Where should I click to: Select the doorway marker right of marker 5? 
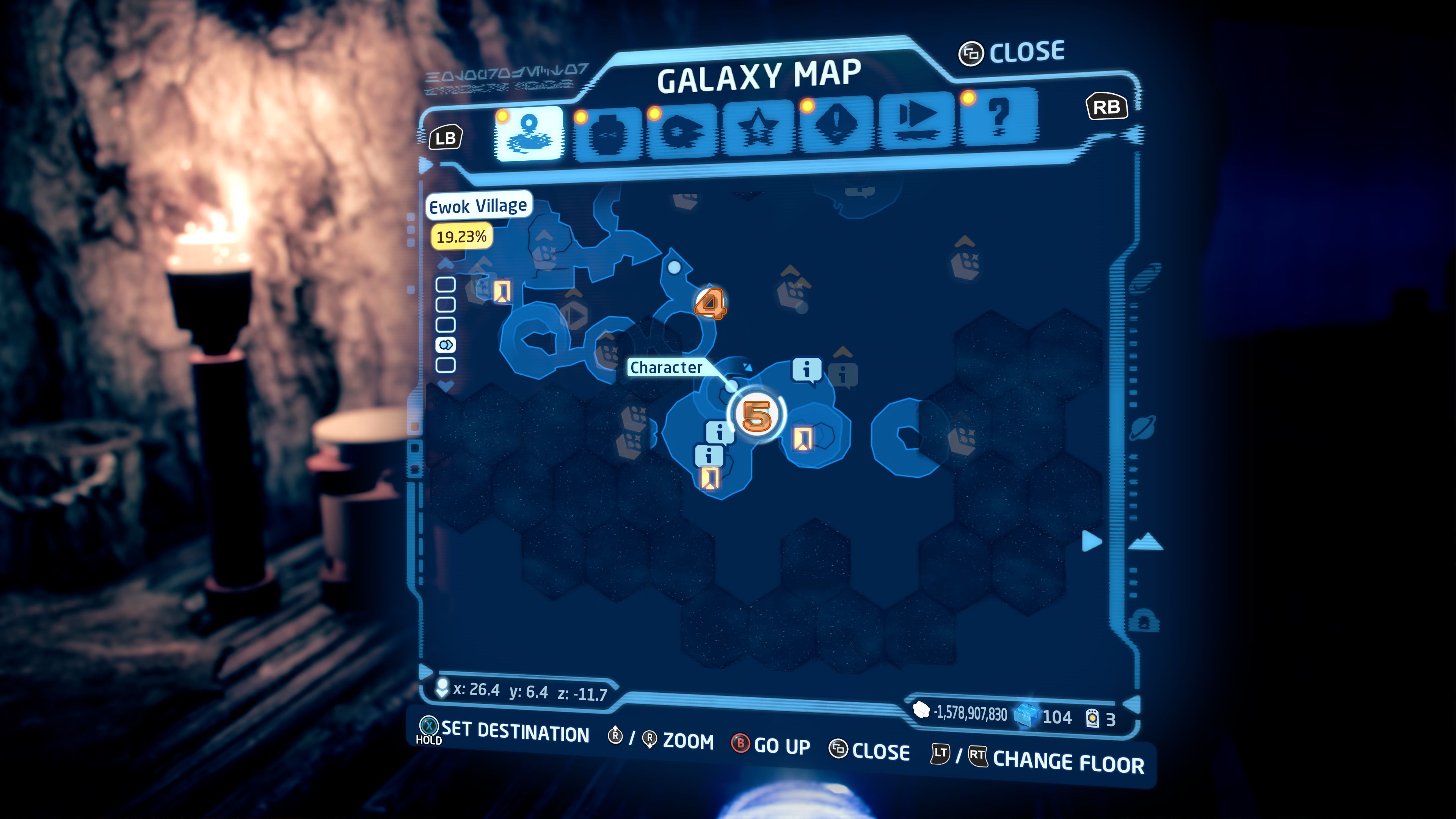coord(803,438)
